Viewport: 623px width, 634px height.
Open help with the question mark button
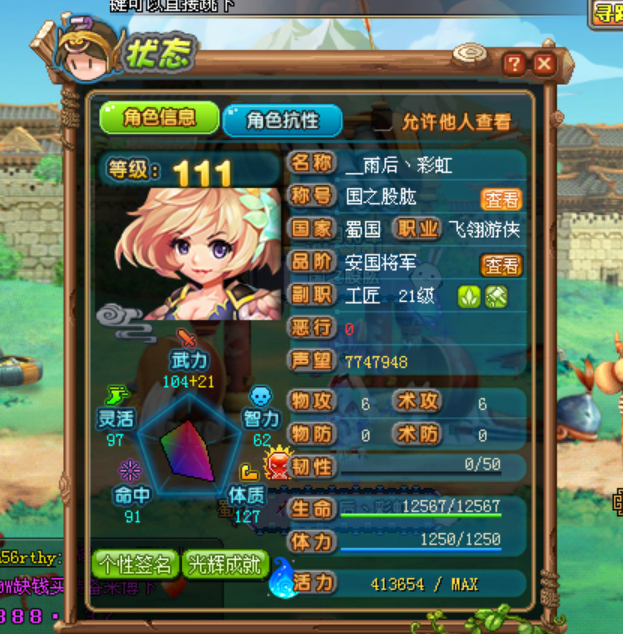(x=514, y=64)
